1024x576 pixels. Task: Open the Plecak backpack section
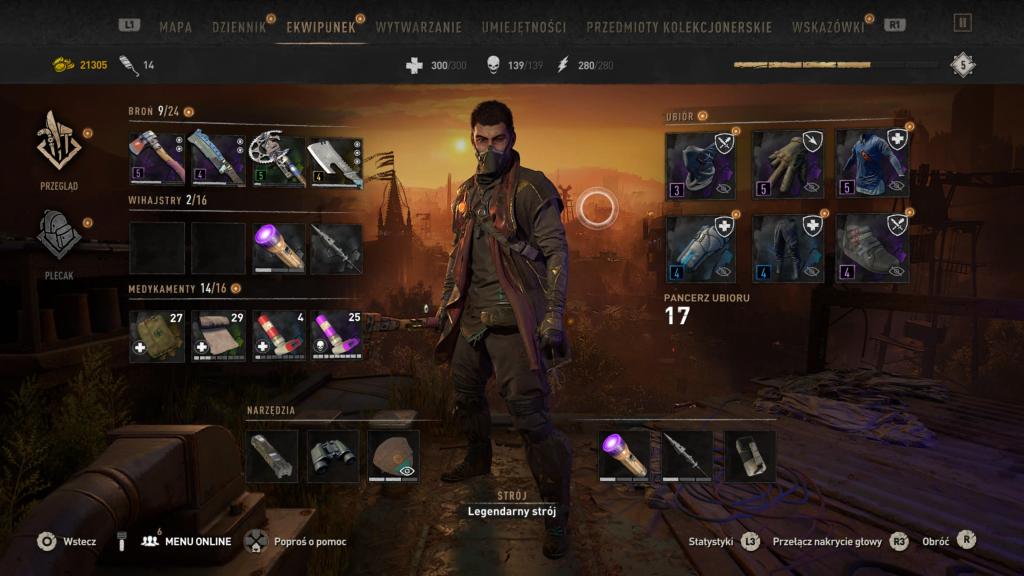click(59, 242)
